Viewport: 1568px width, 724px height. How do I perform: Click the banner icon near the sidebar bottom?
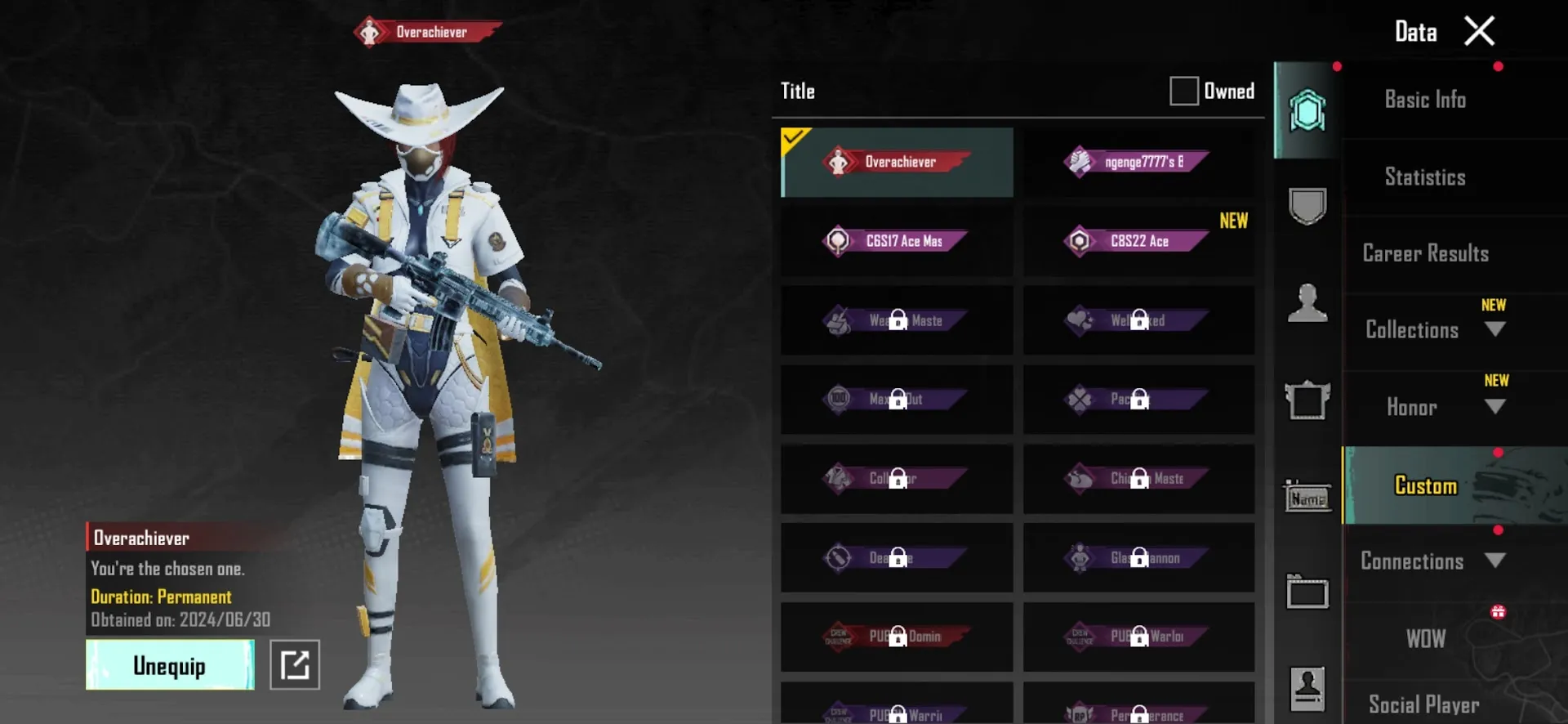[x=1308, y=592]
